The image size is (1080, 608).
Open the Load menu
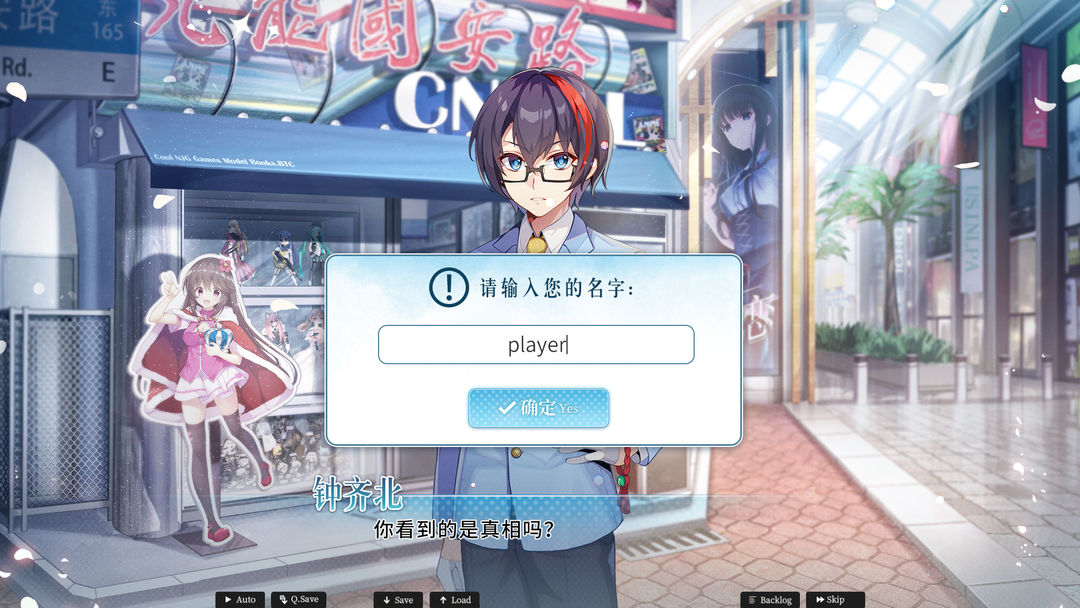[455, 600]
